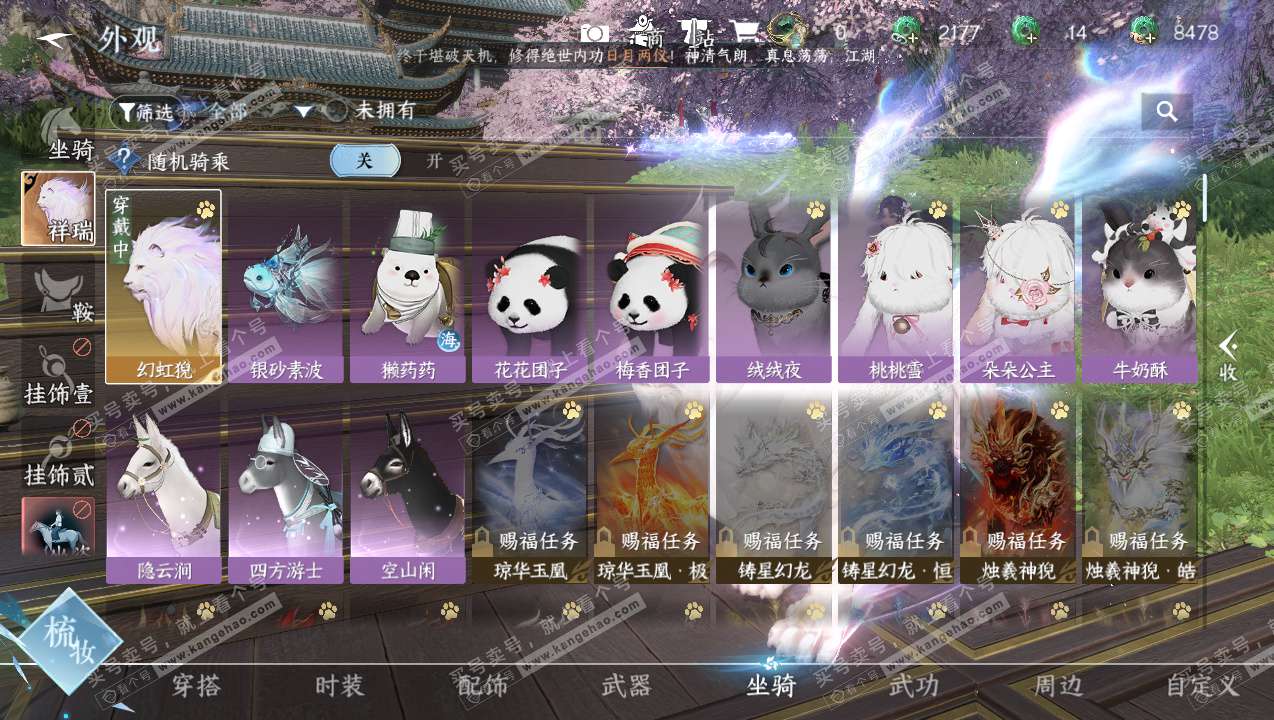Pick the 花花团子 panda mount
This screenshot has width=1274, height=720.
(x=530, y=287)
